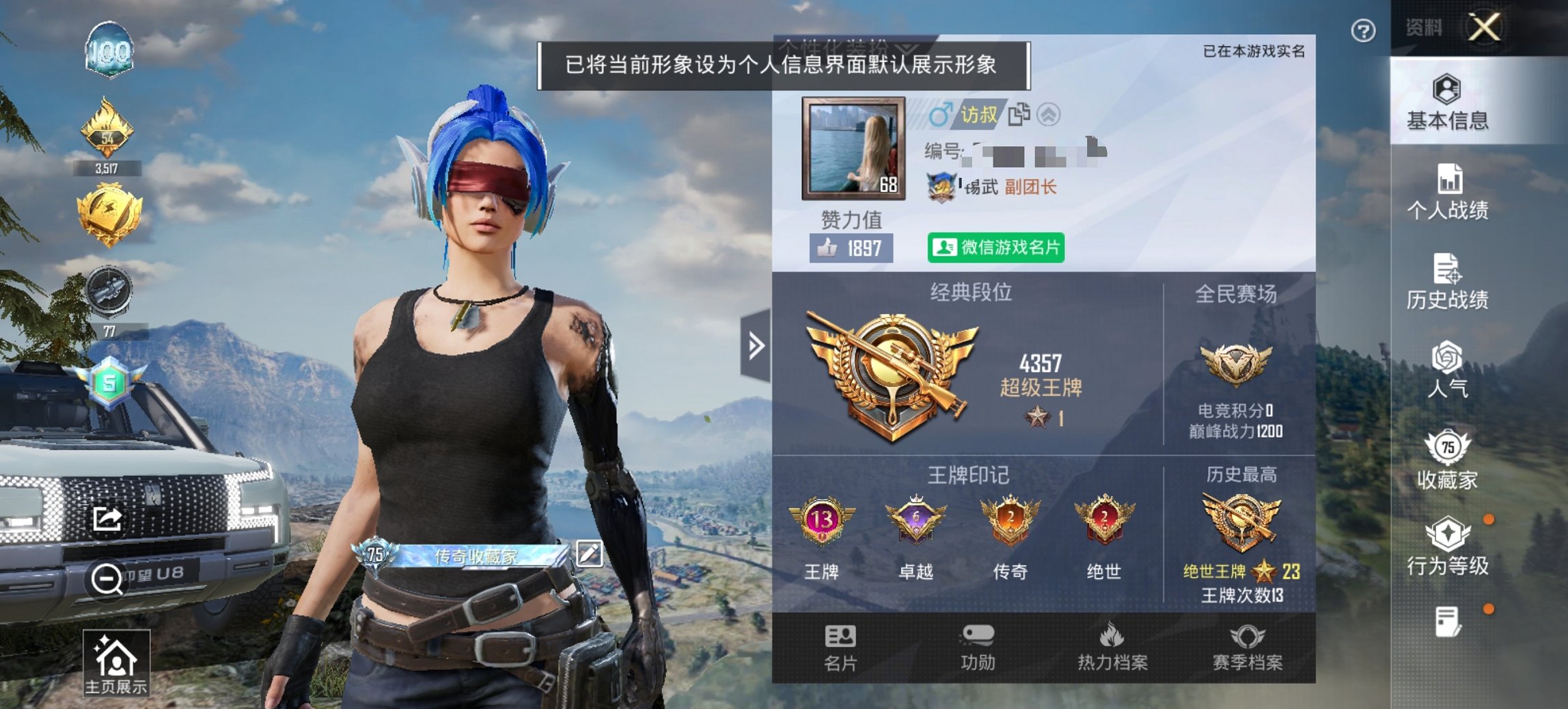Image resolution: width=1568 pixels, height=709 pixels.
Task: Open the 个性化装扮 dropdown
Action: click(847, 48)
